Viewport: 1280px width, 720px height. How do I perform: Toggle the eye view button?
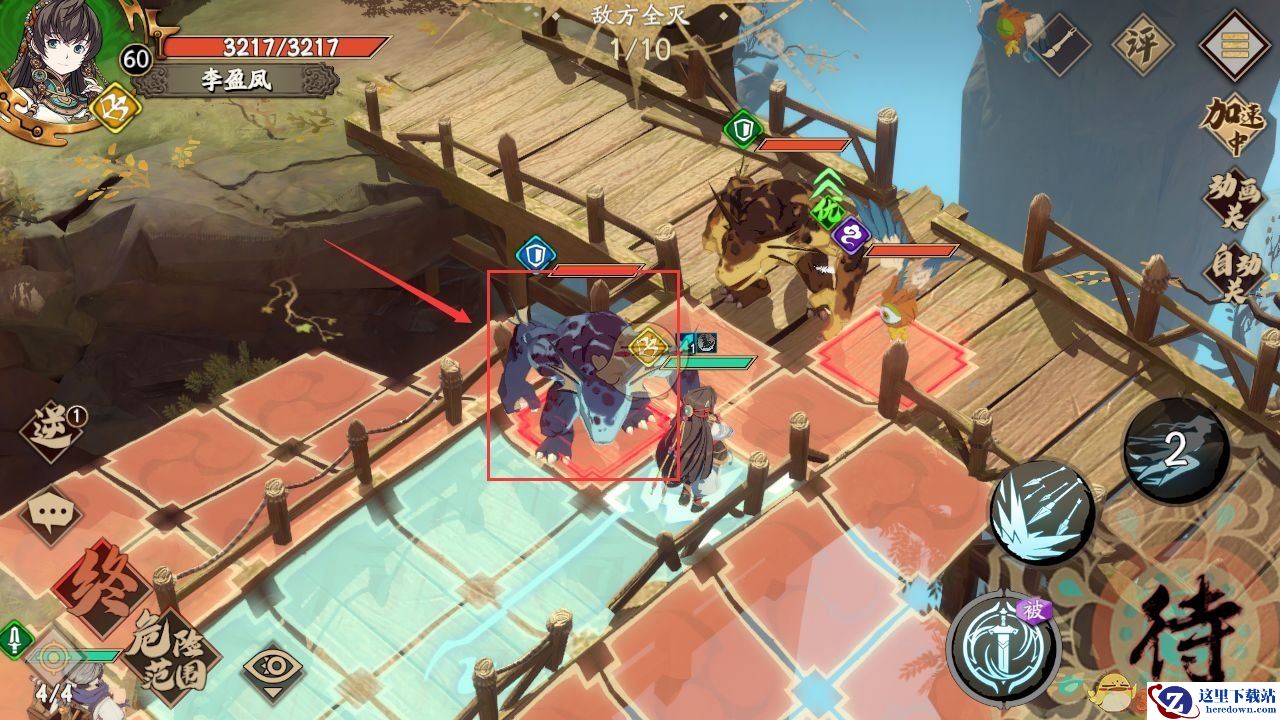pos(273,667)
